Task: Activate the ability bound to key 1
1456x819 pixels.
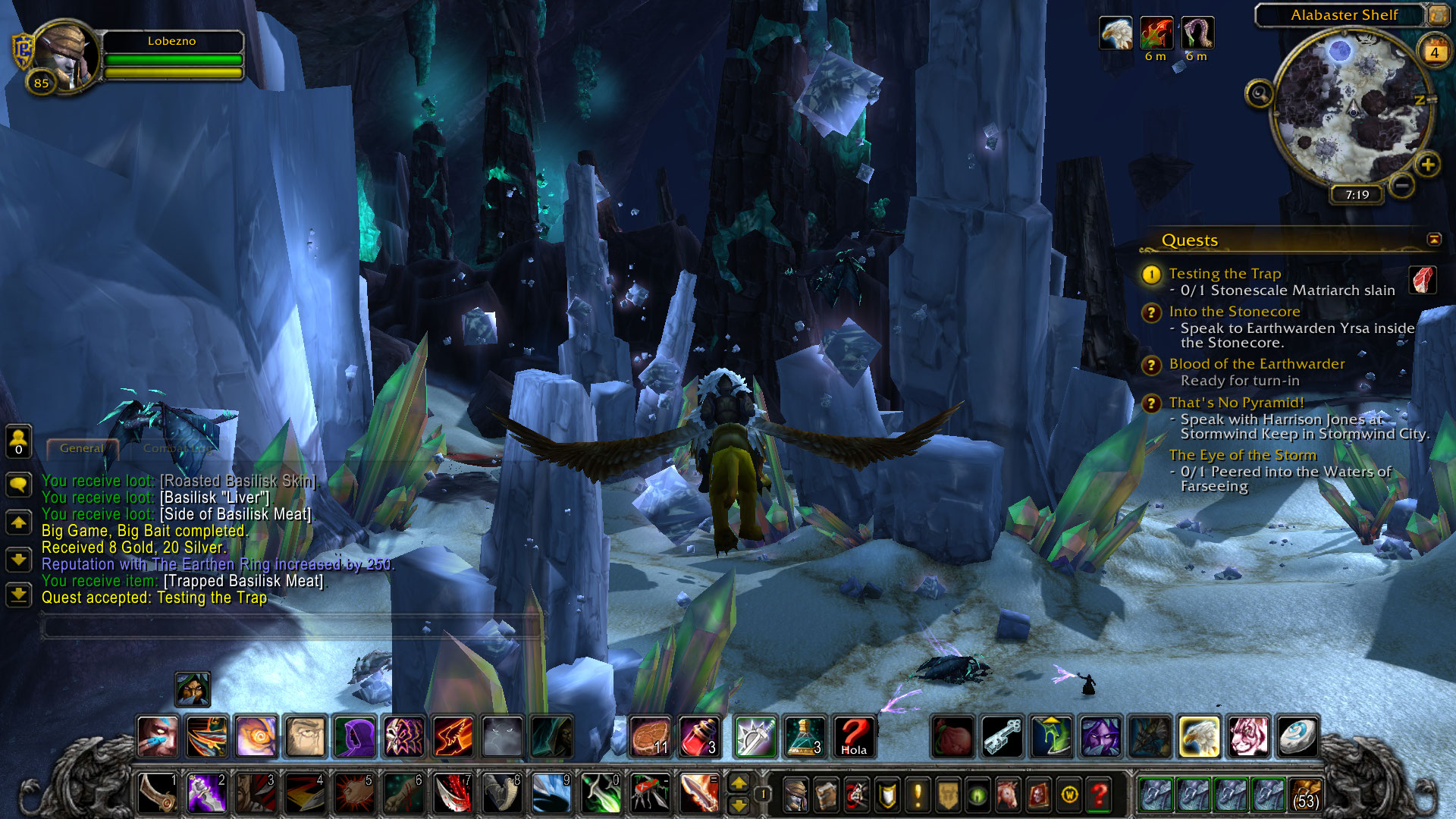Action: 158,794
